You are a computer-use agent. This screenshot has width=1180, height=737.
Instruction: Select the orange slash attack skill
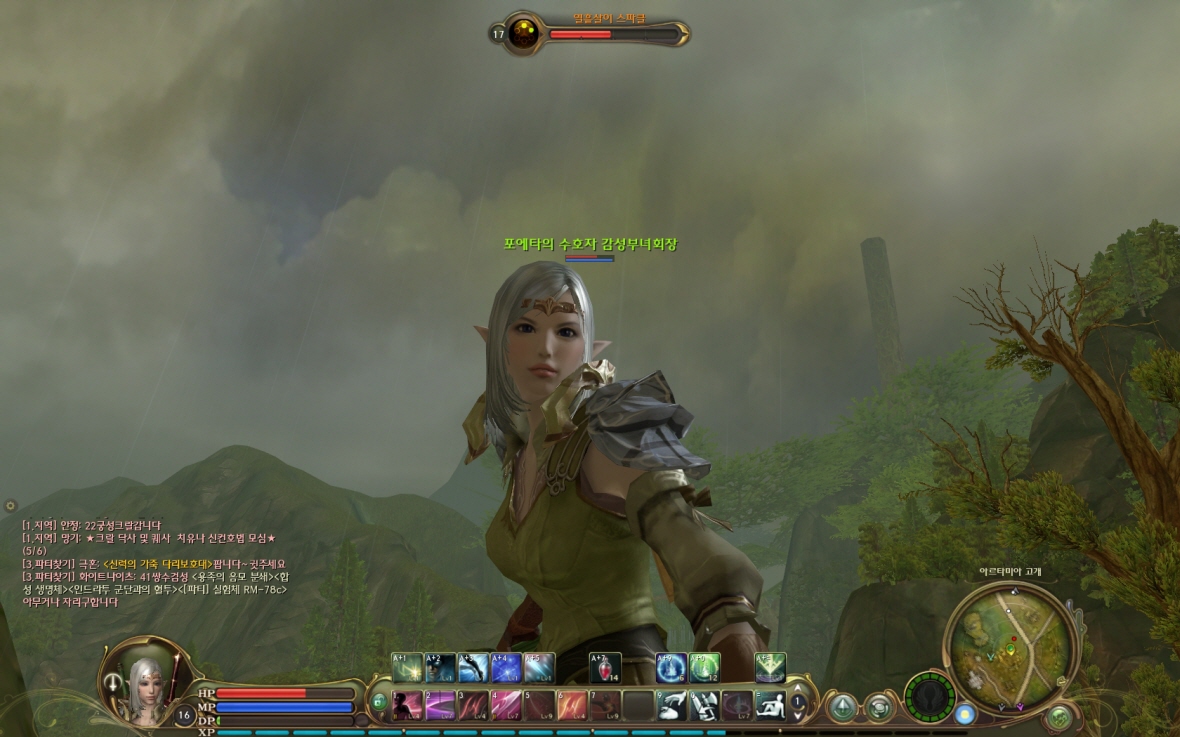pyautogui.click(x=572, y=706)
